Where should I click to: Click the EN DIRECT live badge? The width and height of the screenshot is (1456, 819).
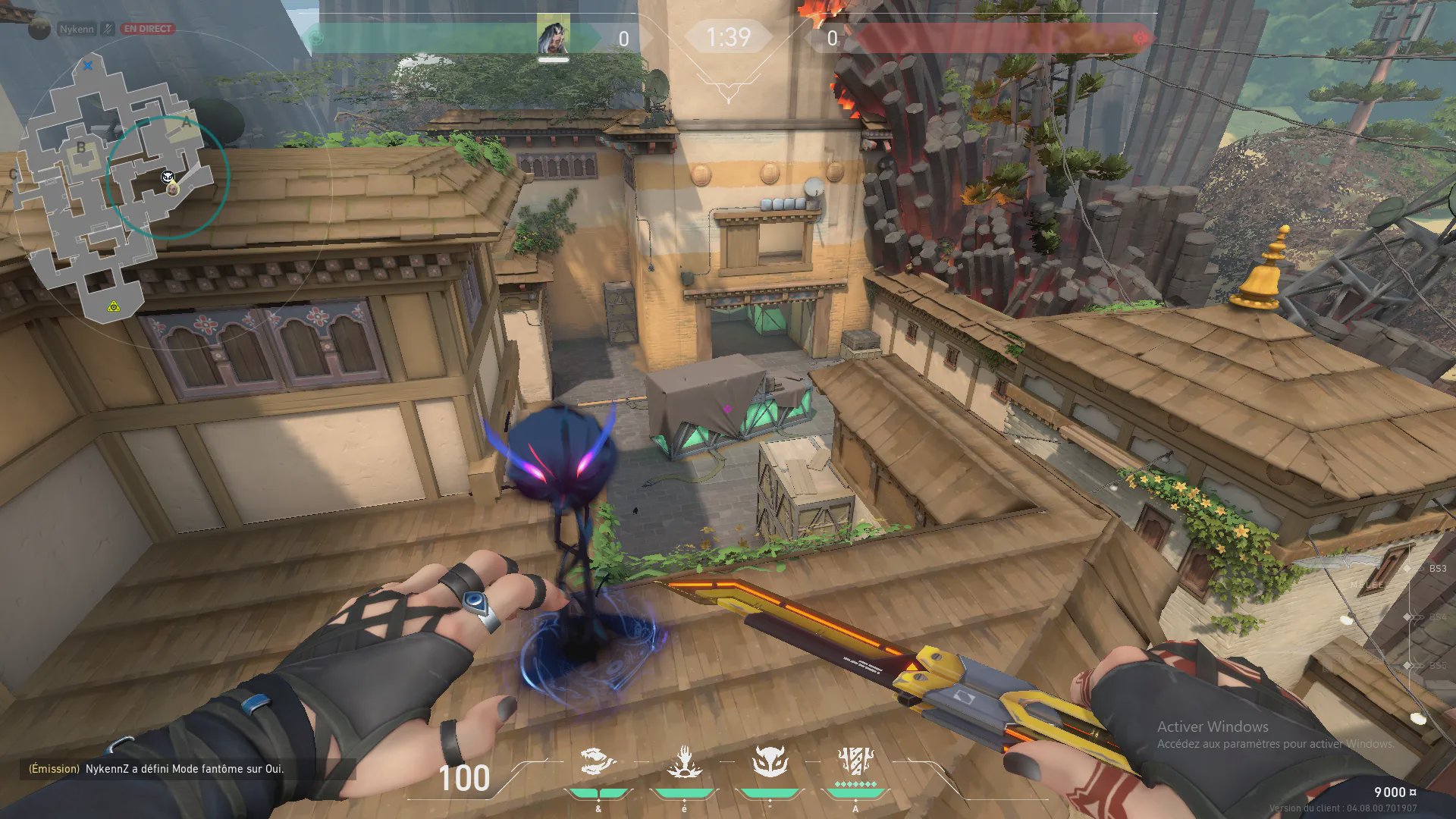pyautogui.click(x=148, y=29)
